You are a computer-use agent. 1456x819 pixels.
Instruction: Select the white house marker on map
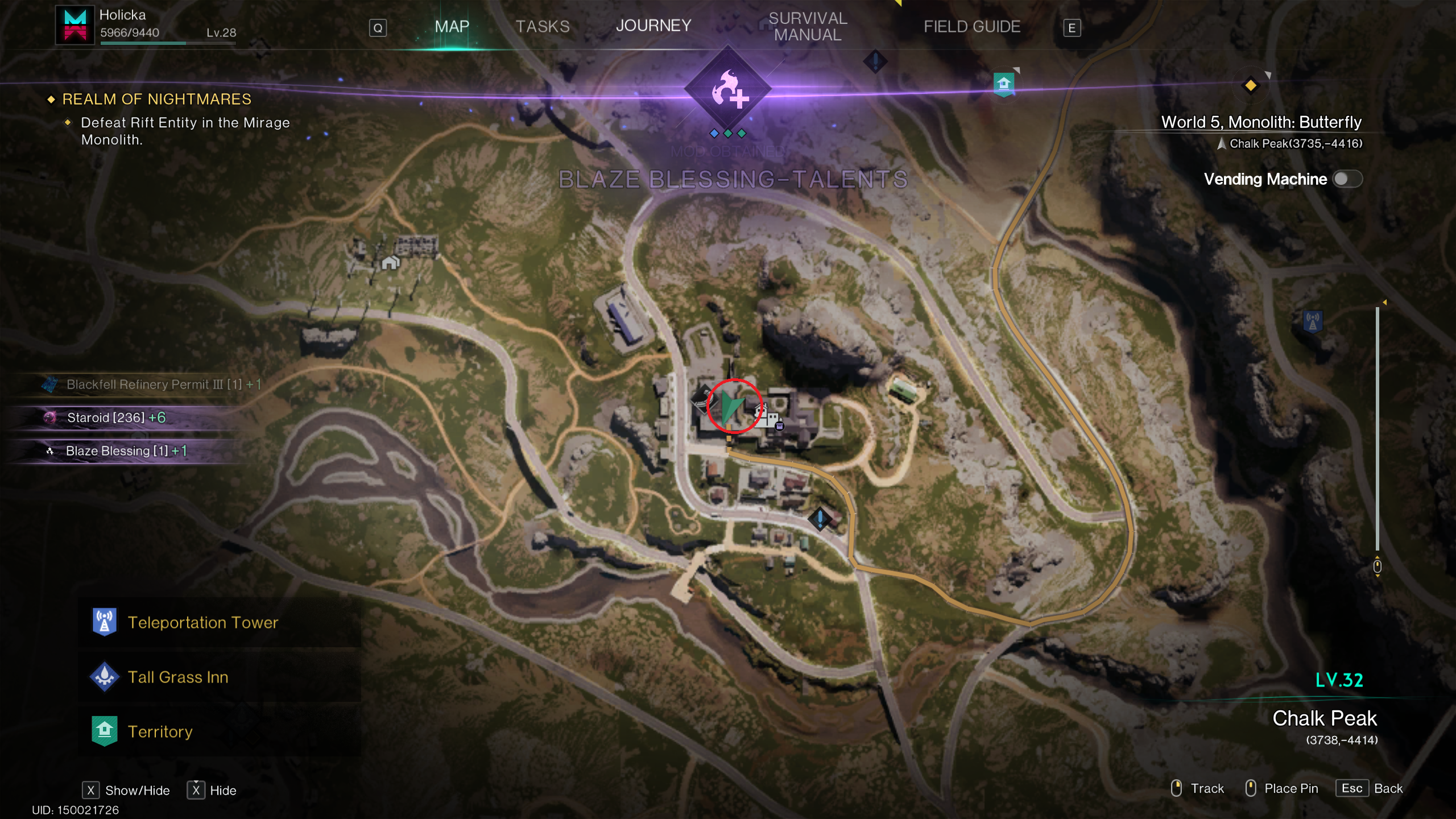click(x=390, y=263)
